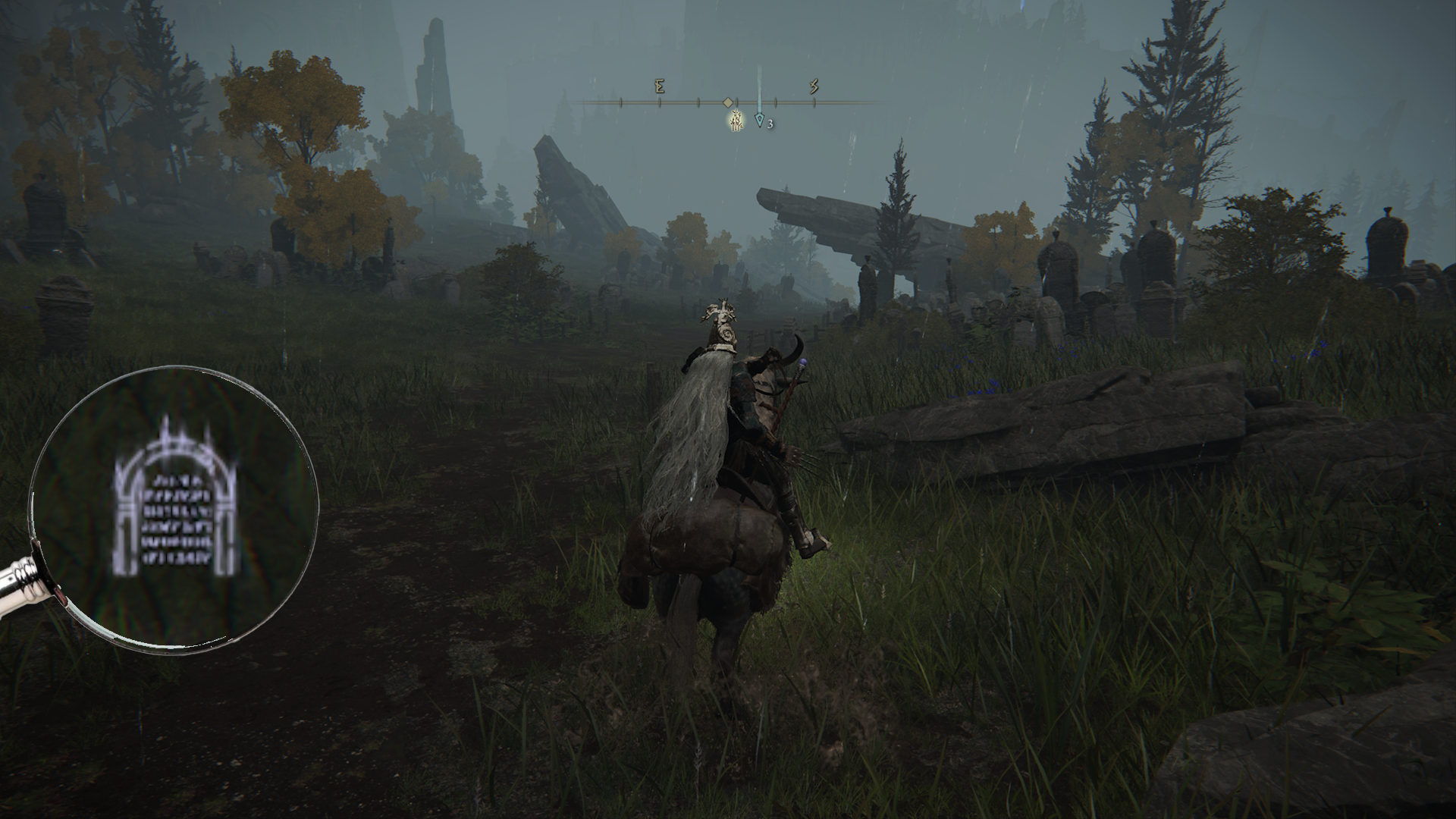Click the East rune marker on the compass
The image size is (1456, 819).
[660, 86]
